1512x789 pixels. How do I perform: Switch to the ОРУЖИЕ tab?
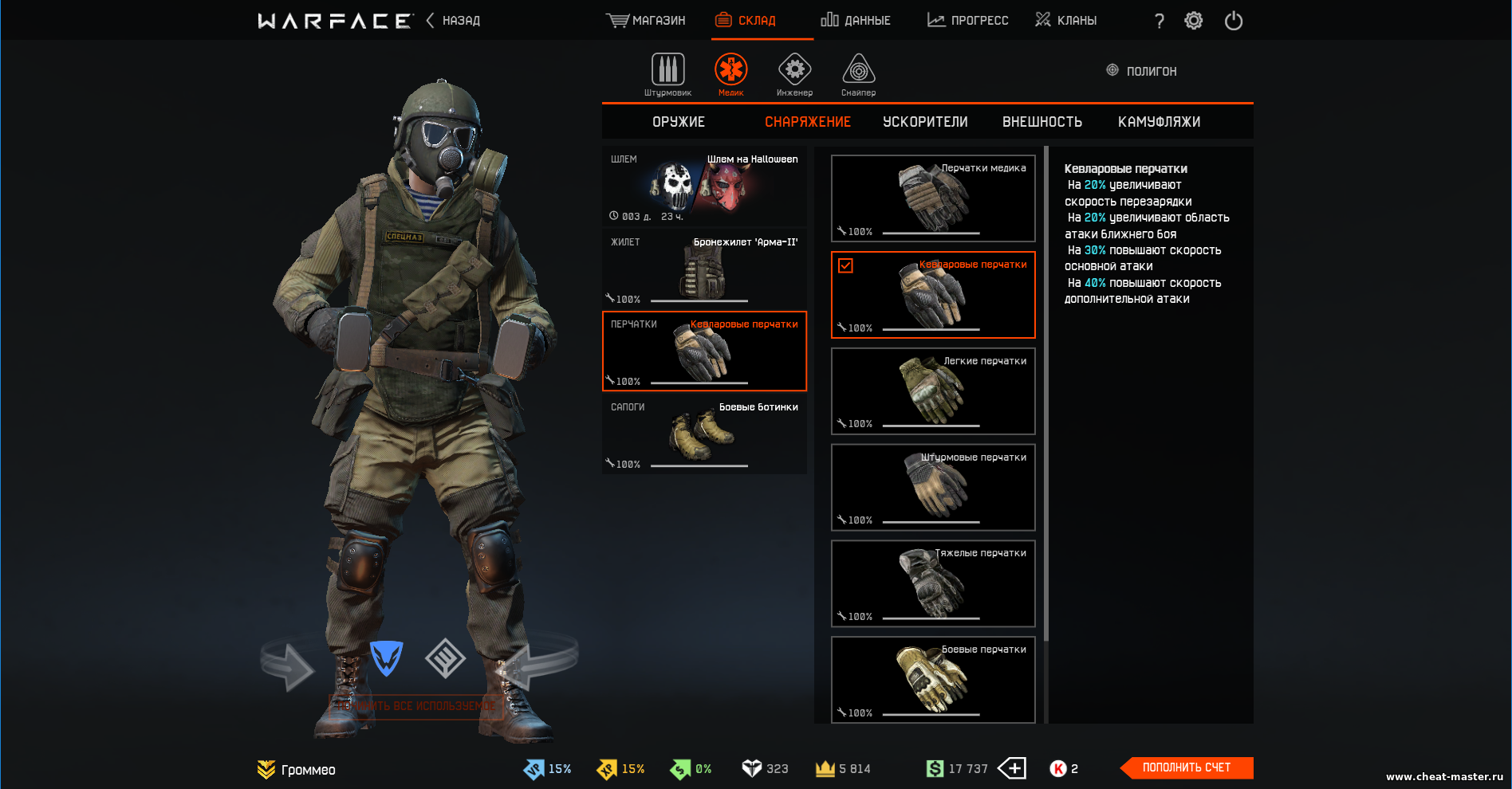point(679,122)
